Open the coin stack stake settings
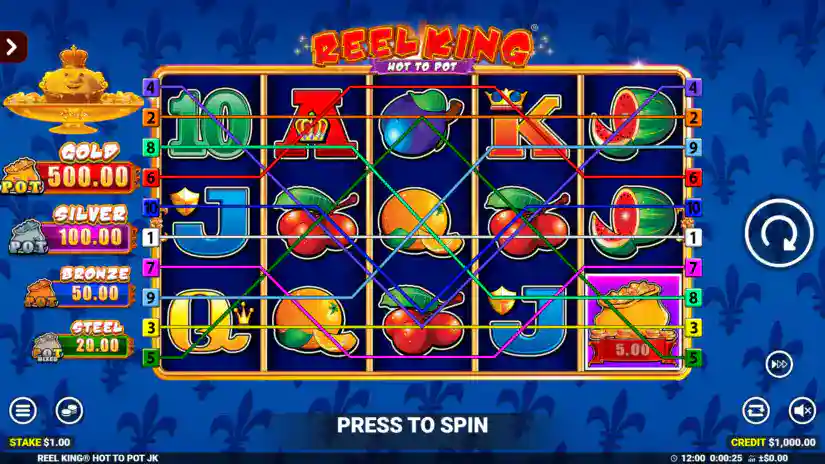The image size is (825, 464). pyautogui.click(x=68, y=410)
